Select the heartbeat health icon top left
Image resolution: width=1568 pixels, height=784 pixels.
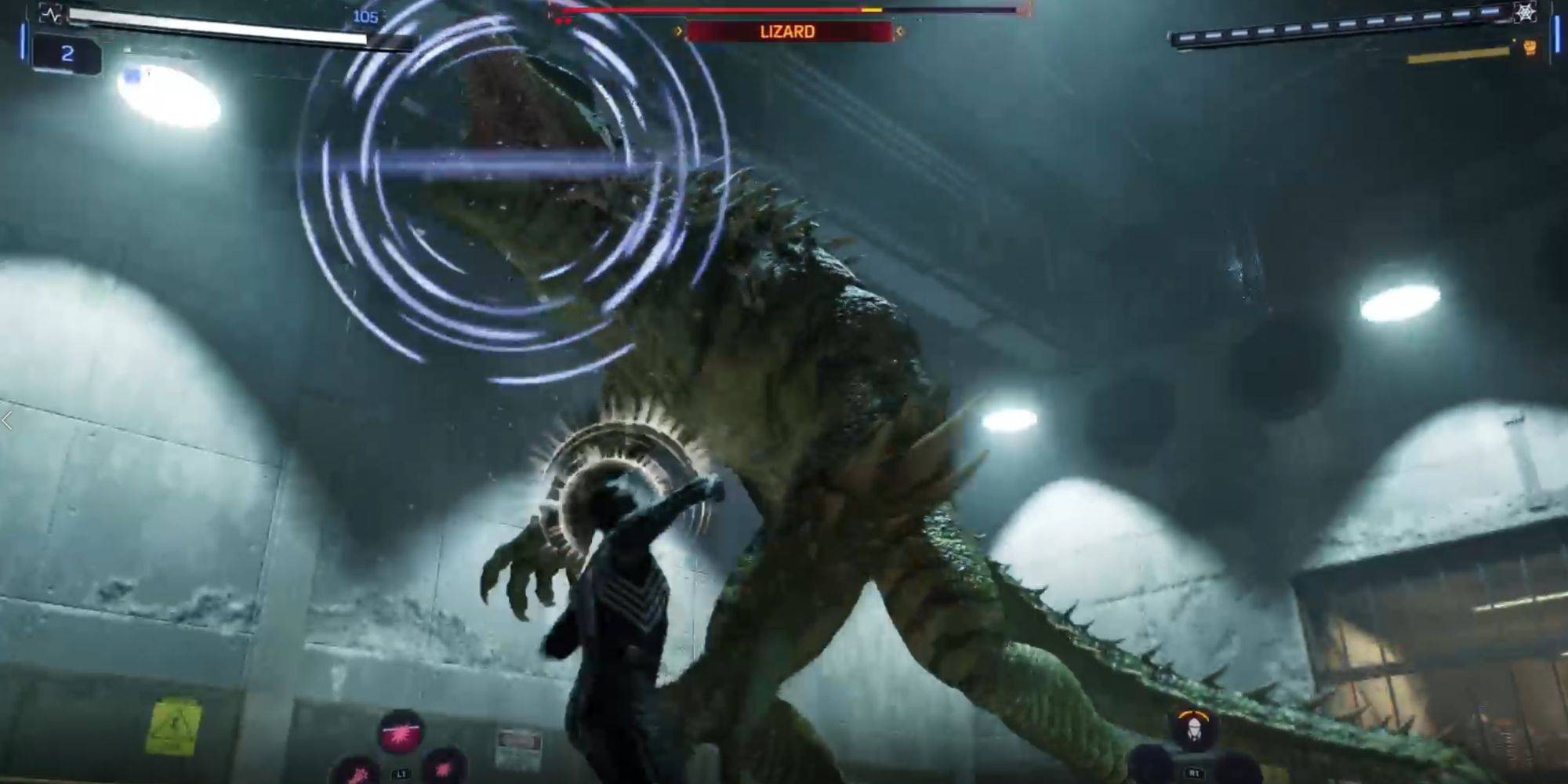click(52, 12)
